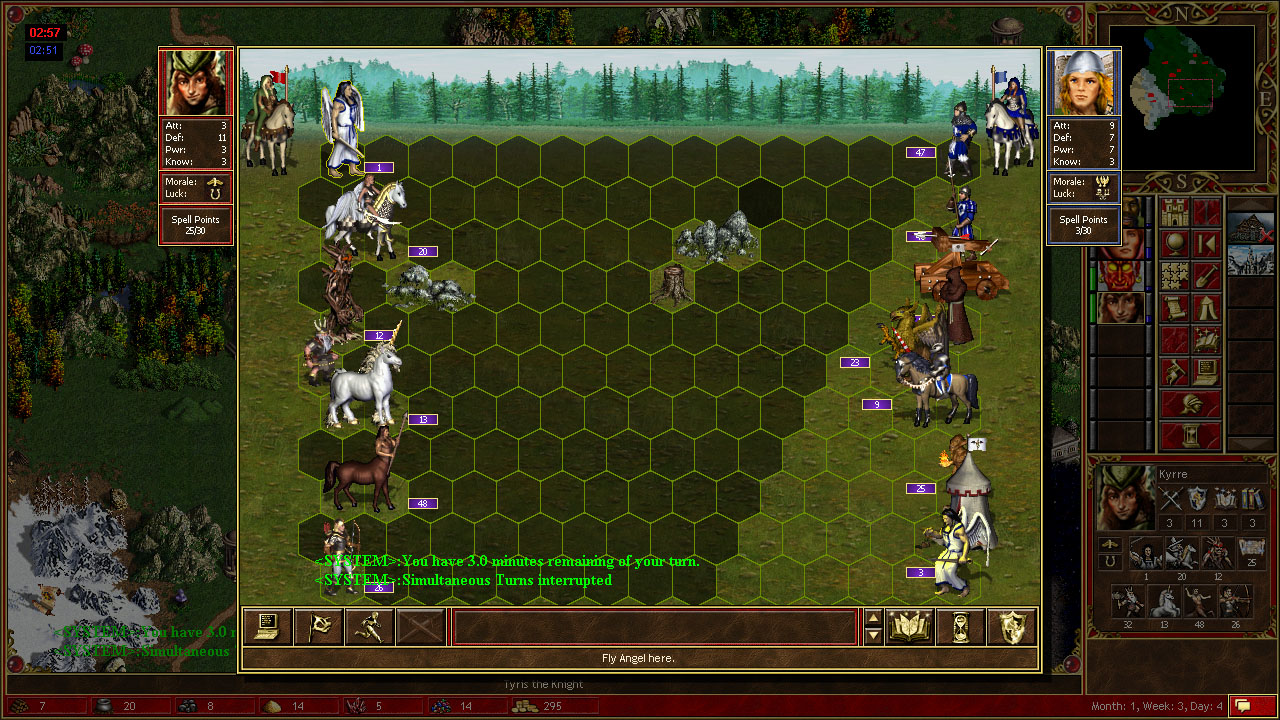Open the combat options menu
This screenshot has height=720, width=1280.
267,627
